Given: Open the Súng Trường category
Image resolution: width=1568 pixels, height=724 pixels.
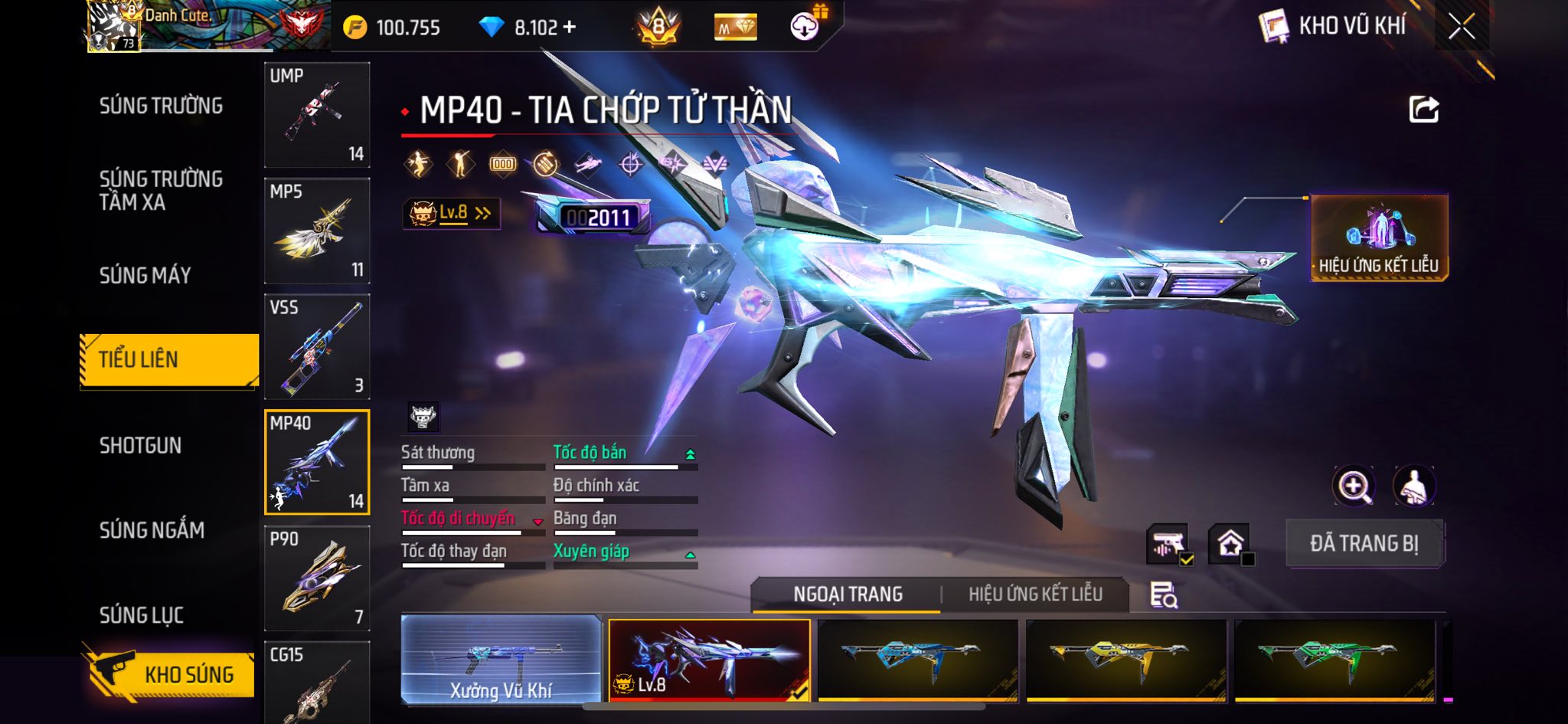Looking at the screenshot, I should 161,106.
